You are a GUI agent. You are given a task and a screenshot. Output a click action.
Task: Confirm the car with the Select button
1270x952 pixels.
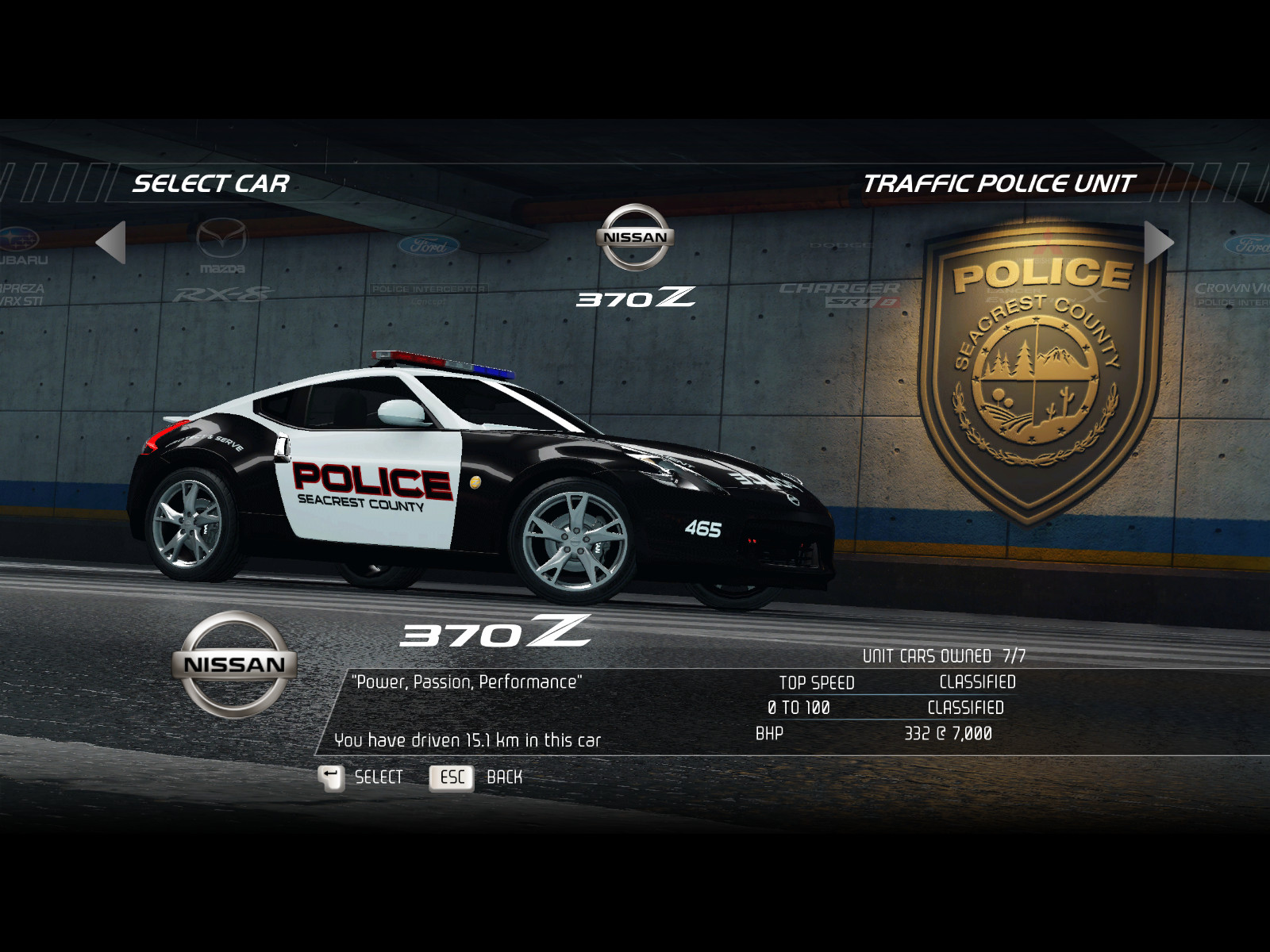361,777
